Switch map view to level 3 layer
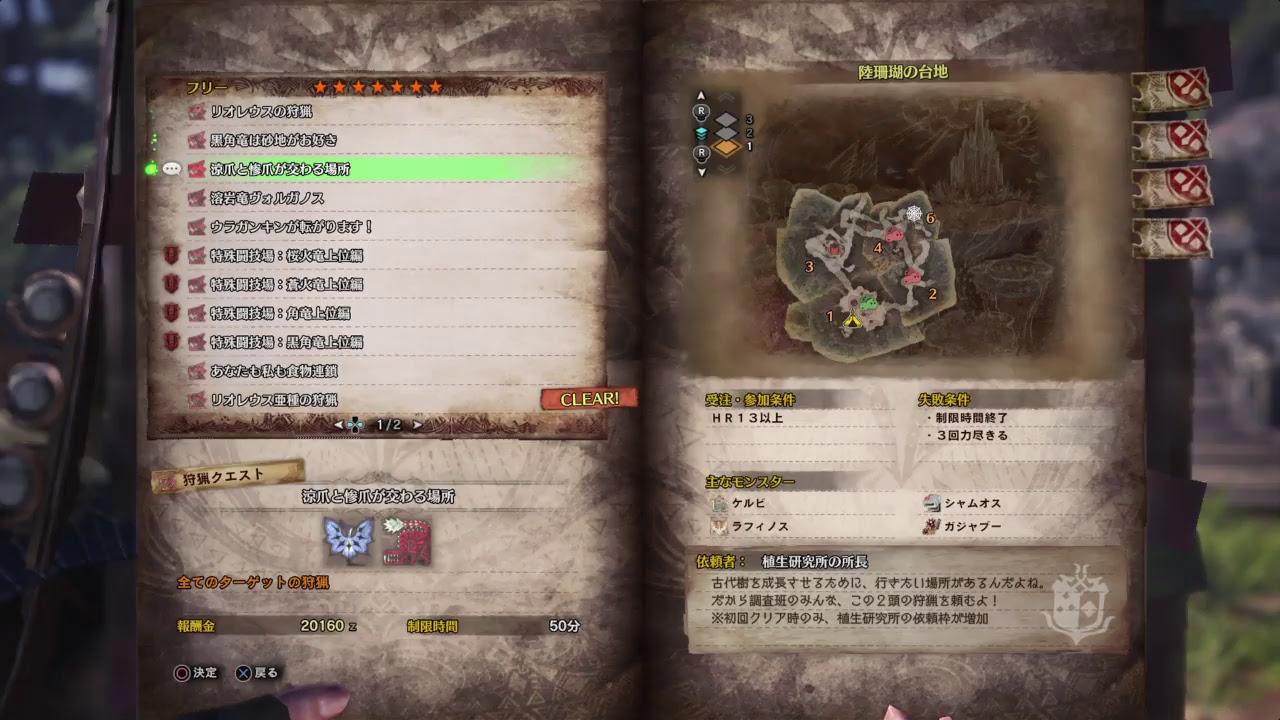This screenshot has width=1280, height=720. 725,118
